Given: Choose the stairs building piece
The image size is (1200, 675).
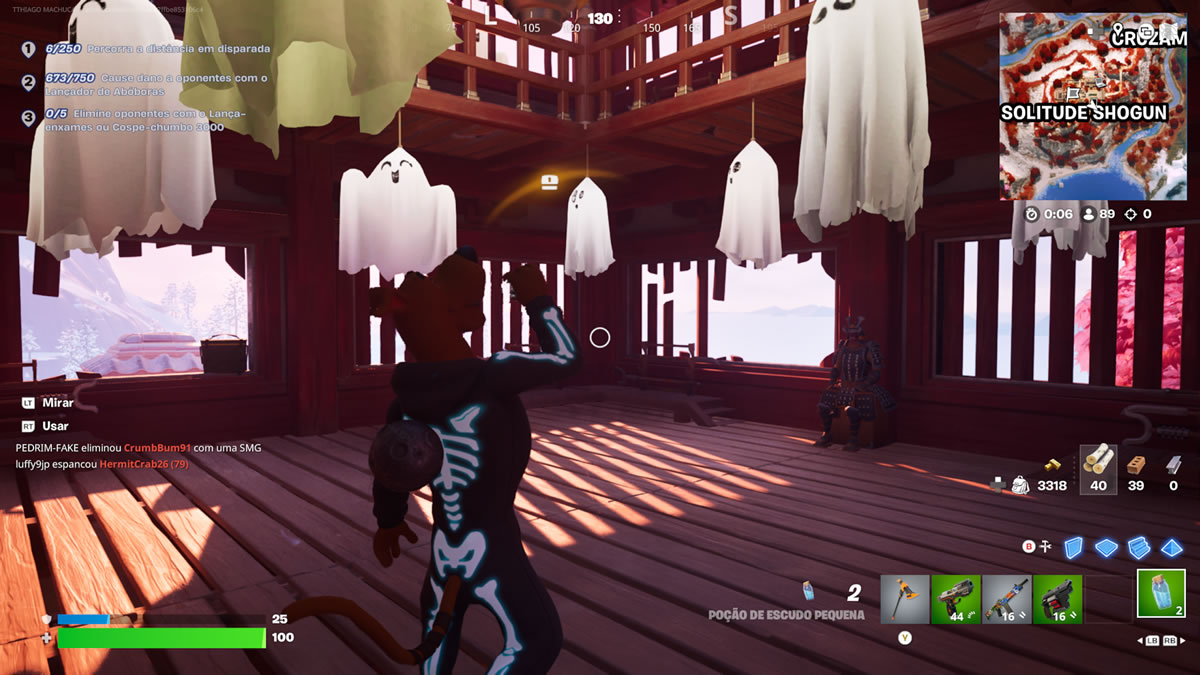Looking at the screenshot, I should 1139,547.
